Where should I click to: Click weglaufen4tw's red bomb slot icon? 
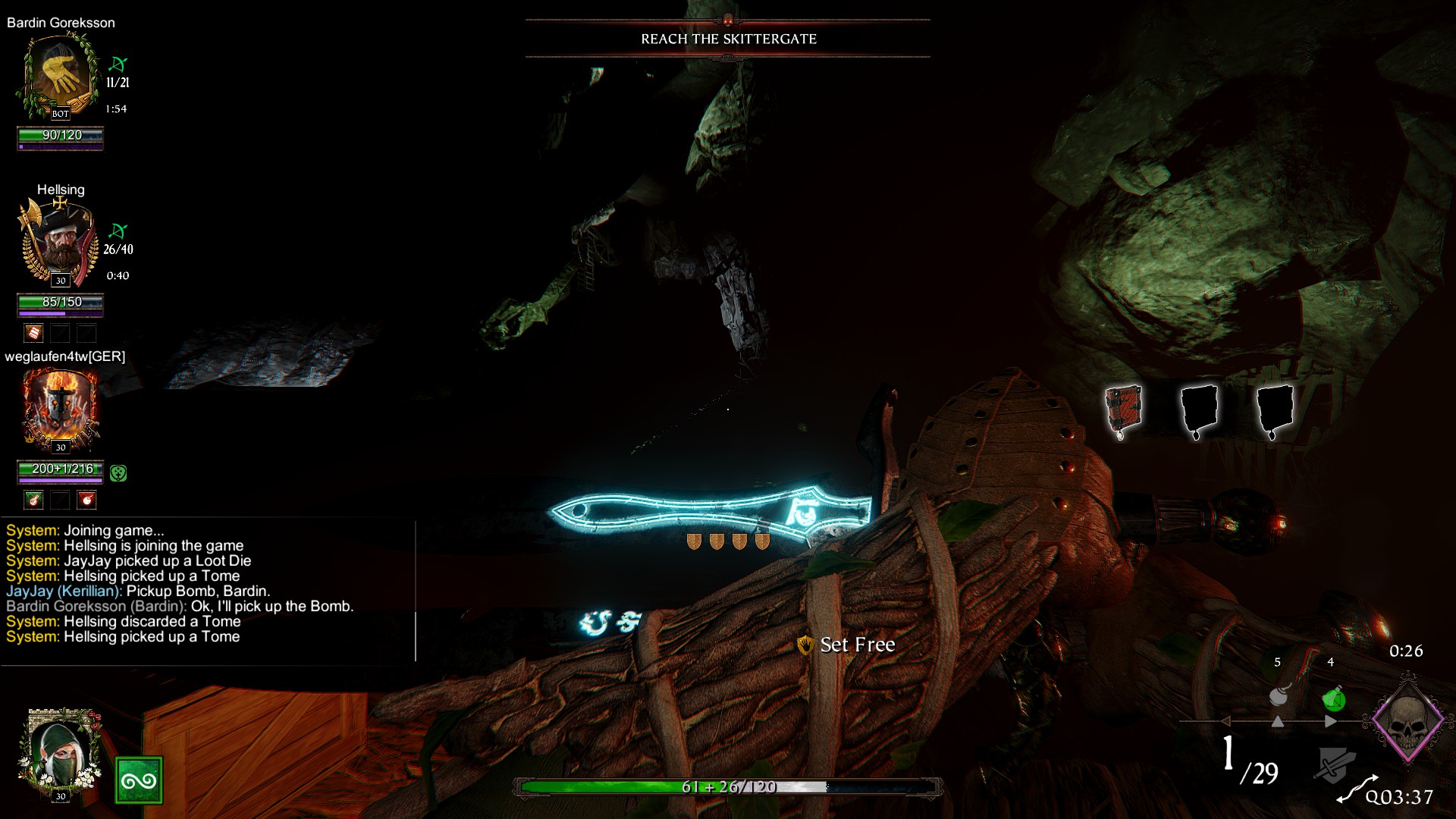87,500
